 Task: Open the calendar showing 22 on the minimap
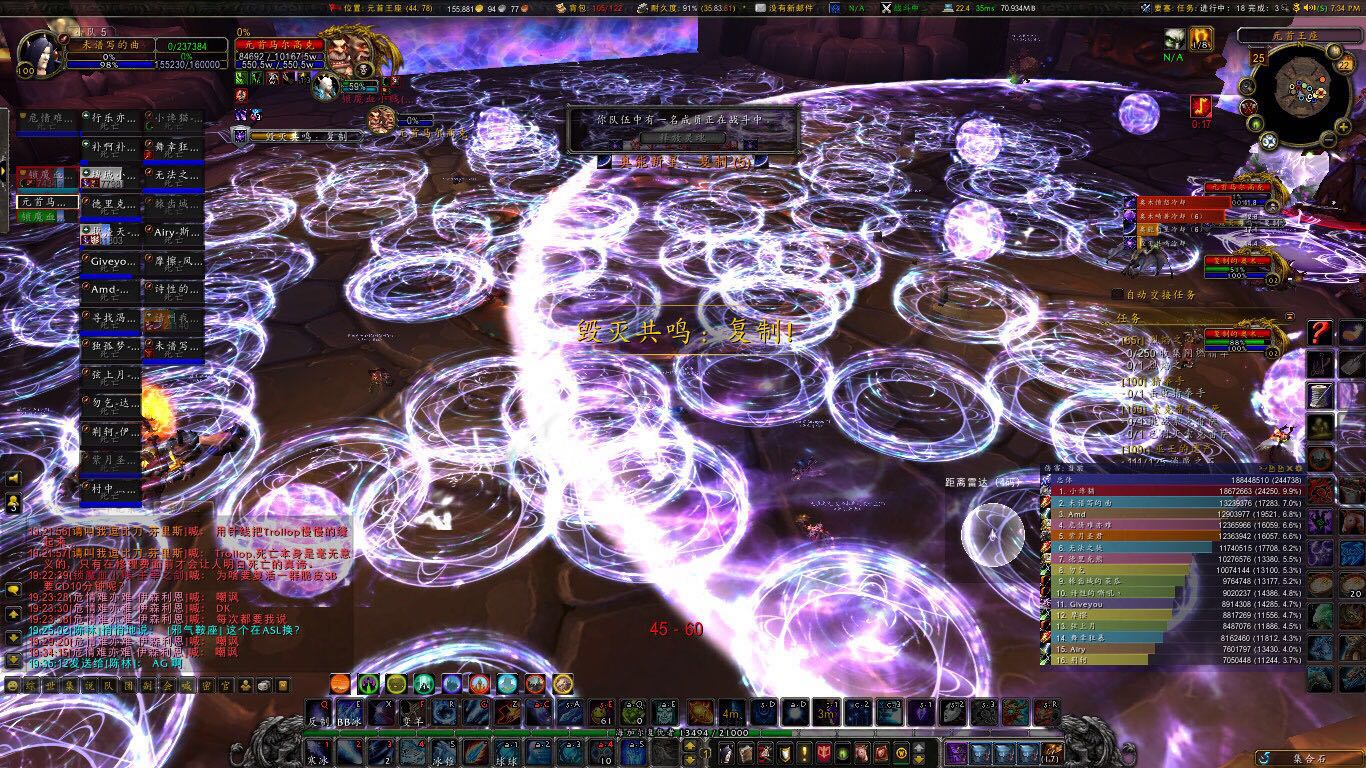coord(1343,64)
